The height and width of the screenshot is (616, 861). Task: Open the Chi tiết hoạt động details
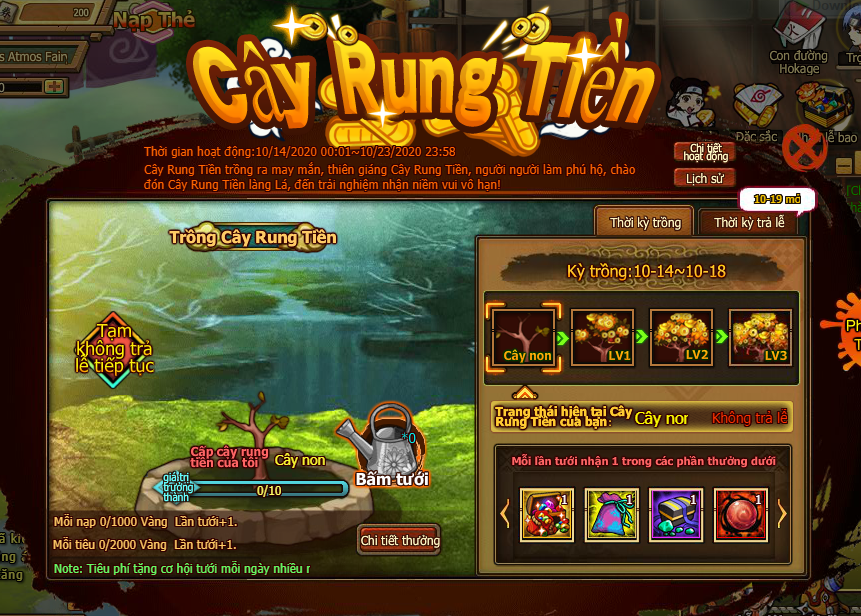coord(704,152)
